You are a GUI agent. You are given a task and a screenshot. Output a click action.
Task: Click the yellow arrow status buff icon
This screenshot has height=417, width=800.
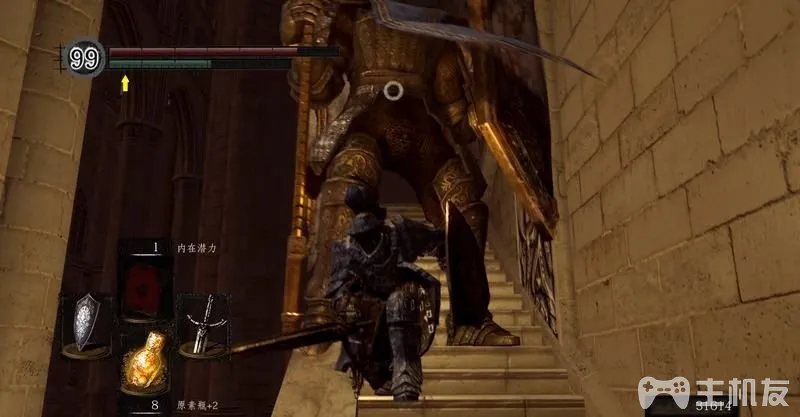click(125, 84)
